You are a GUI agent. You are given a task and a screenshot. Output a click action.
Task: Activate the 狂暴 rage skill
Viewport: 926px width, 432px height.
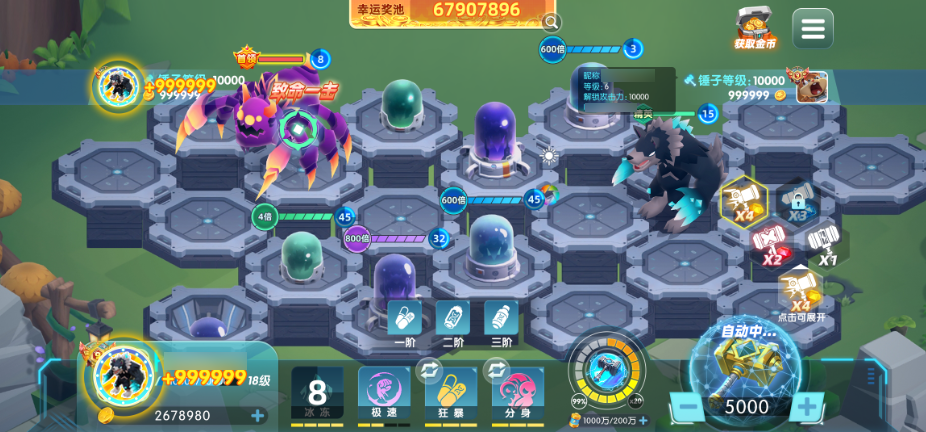tap(449, 394)
